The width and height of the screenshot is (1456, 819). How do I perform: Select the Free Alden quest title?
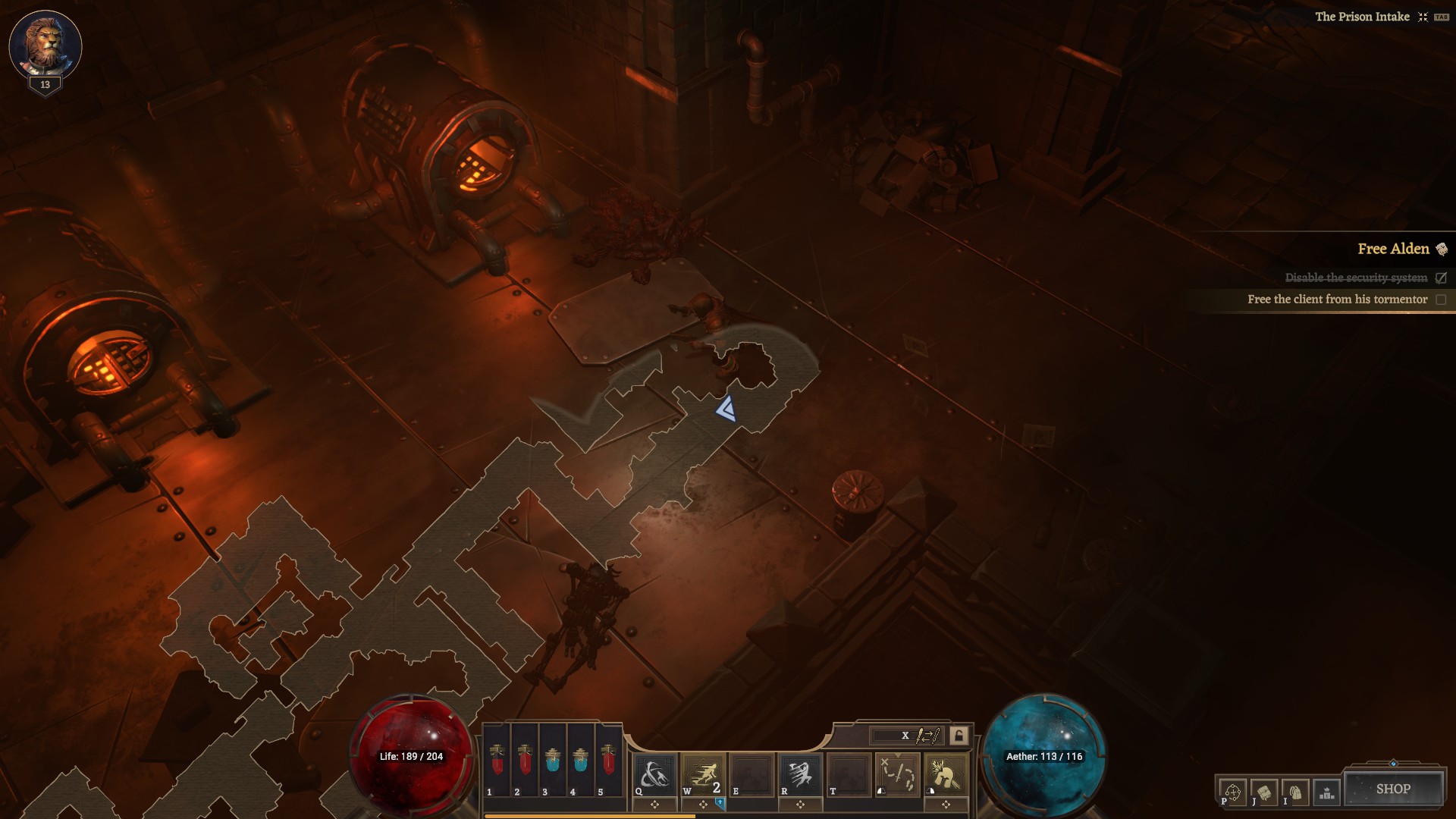[1393, 249]
